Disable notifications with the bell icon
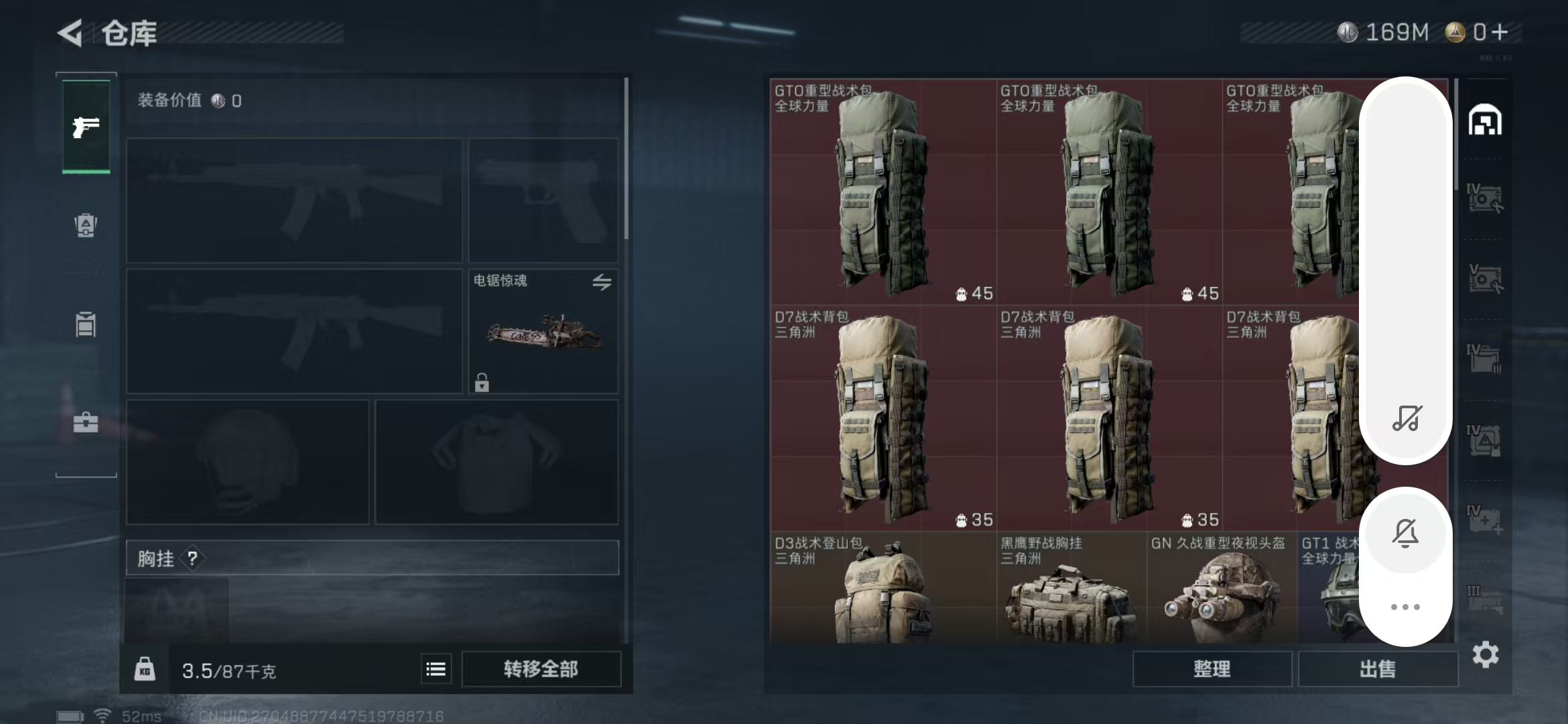Viewport: 1568px width, 724px height. click(x=1406, y=533)
